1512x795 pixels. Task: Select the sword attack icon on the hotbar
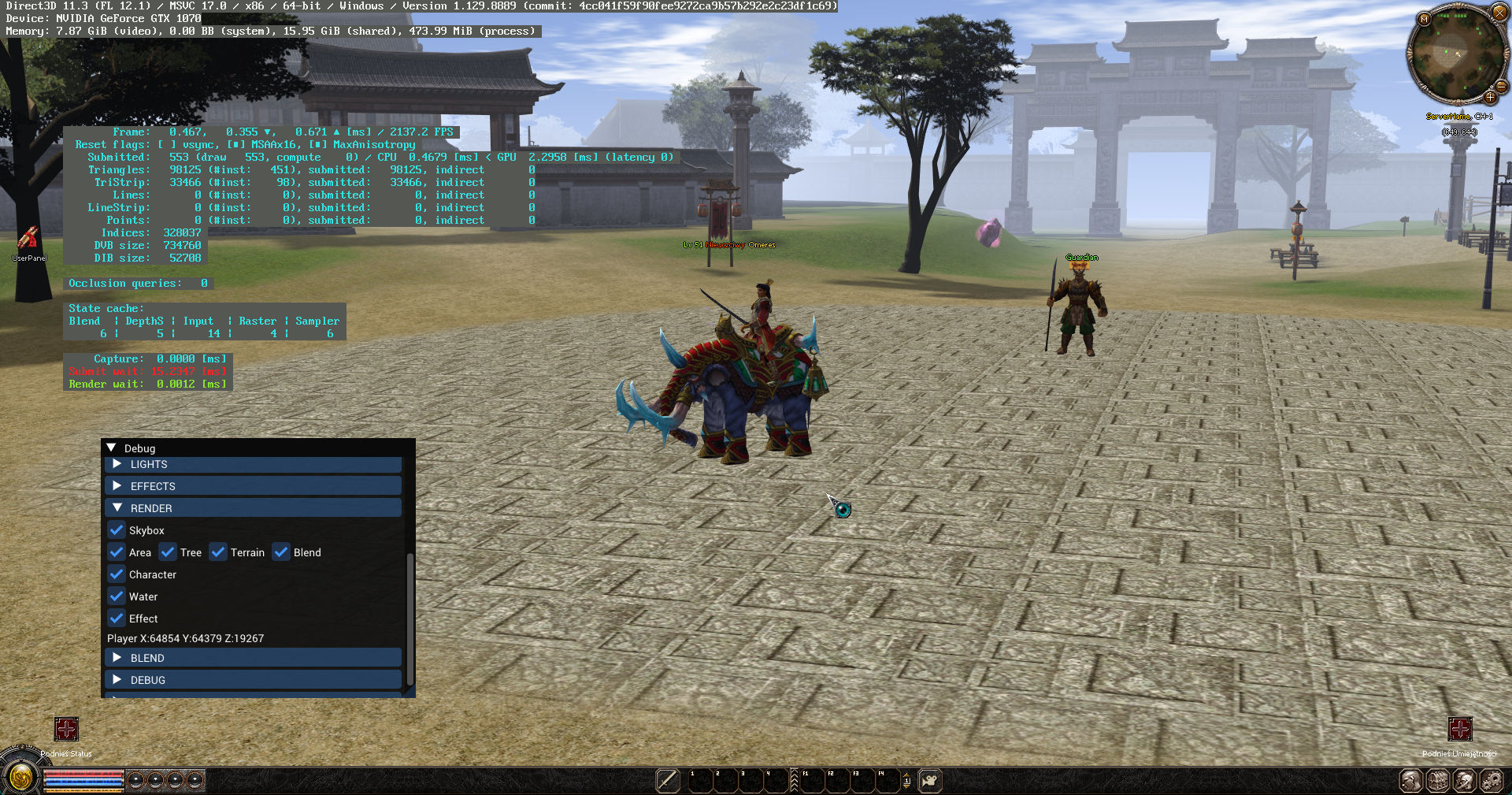[666, 781]
